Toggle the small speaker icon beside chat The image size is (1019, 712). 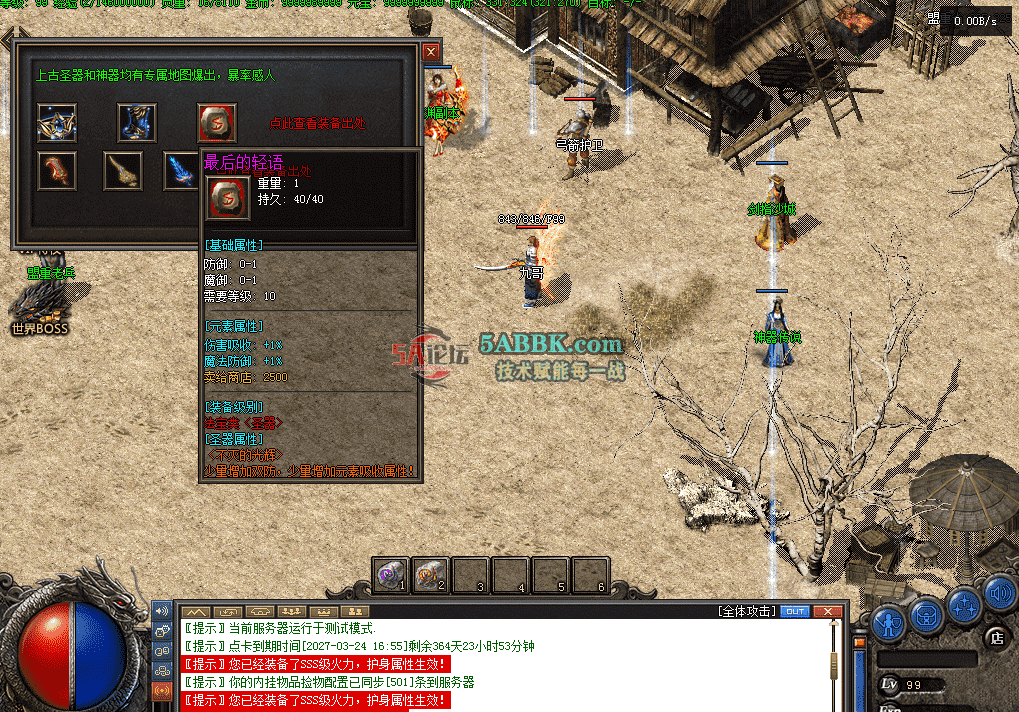click(161, 611)
